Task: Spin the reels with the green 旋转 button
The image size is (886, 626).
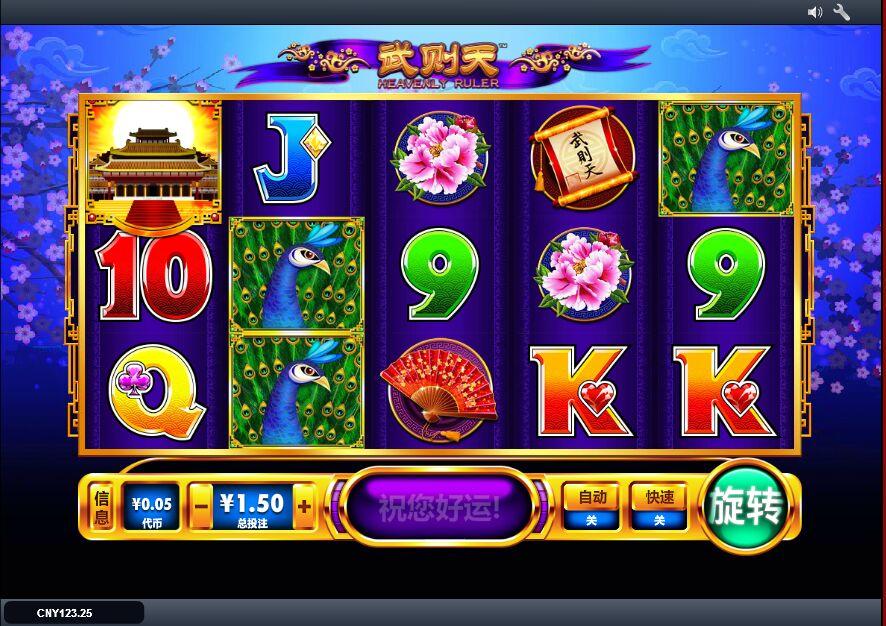Action: coord(745,507)
